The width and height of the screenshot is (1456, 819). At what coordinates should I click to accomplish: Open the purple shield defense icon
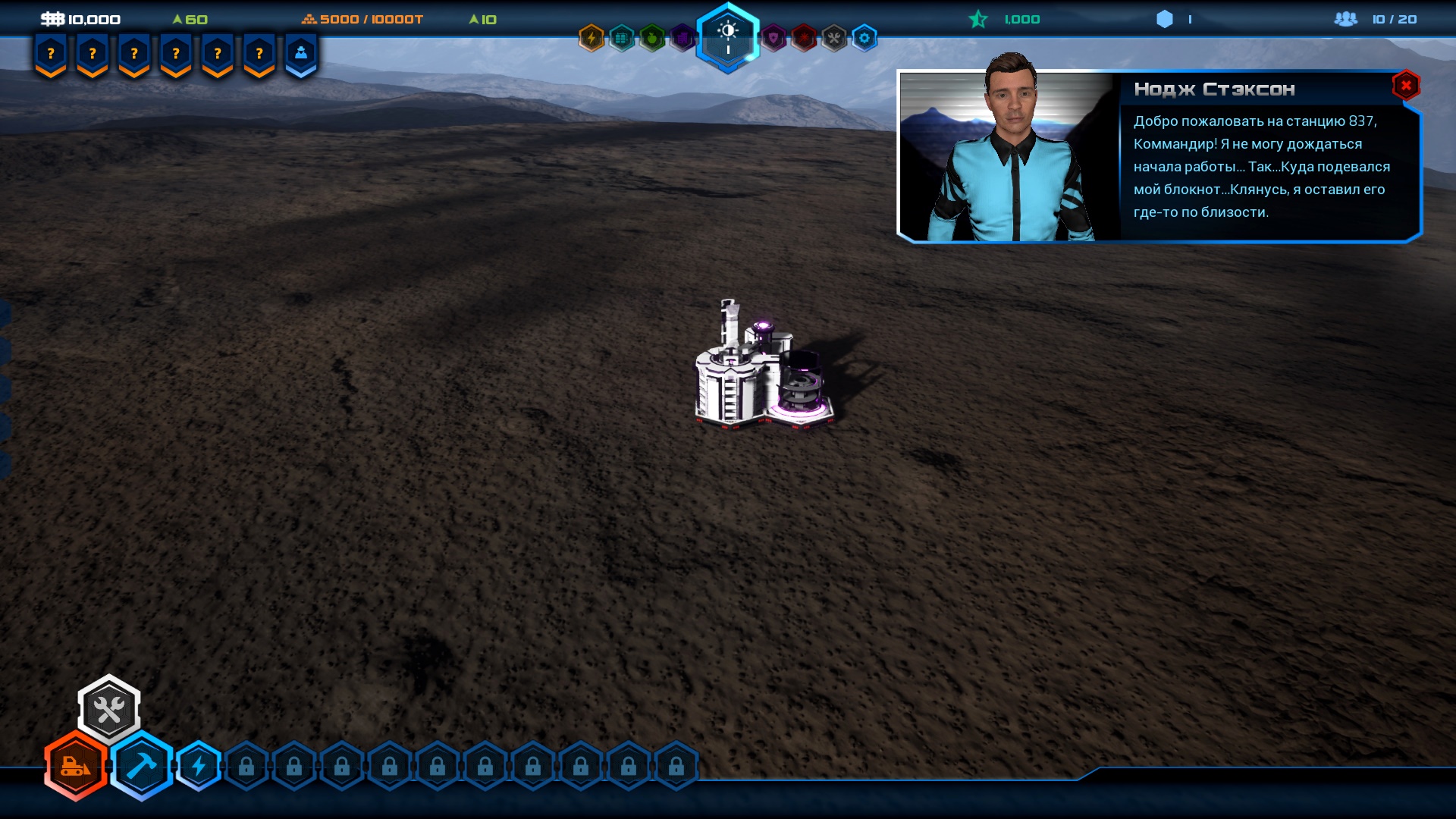pos(773,38)
